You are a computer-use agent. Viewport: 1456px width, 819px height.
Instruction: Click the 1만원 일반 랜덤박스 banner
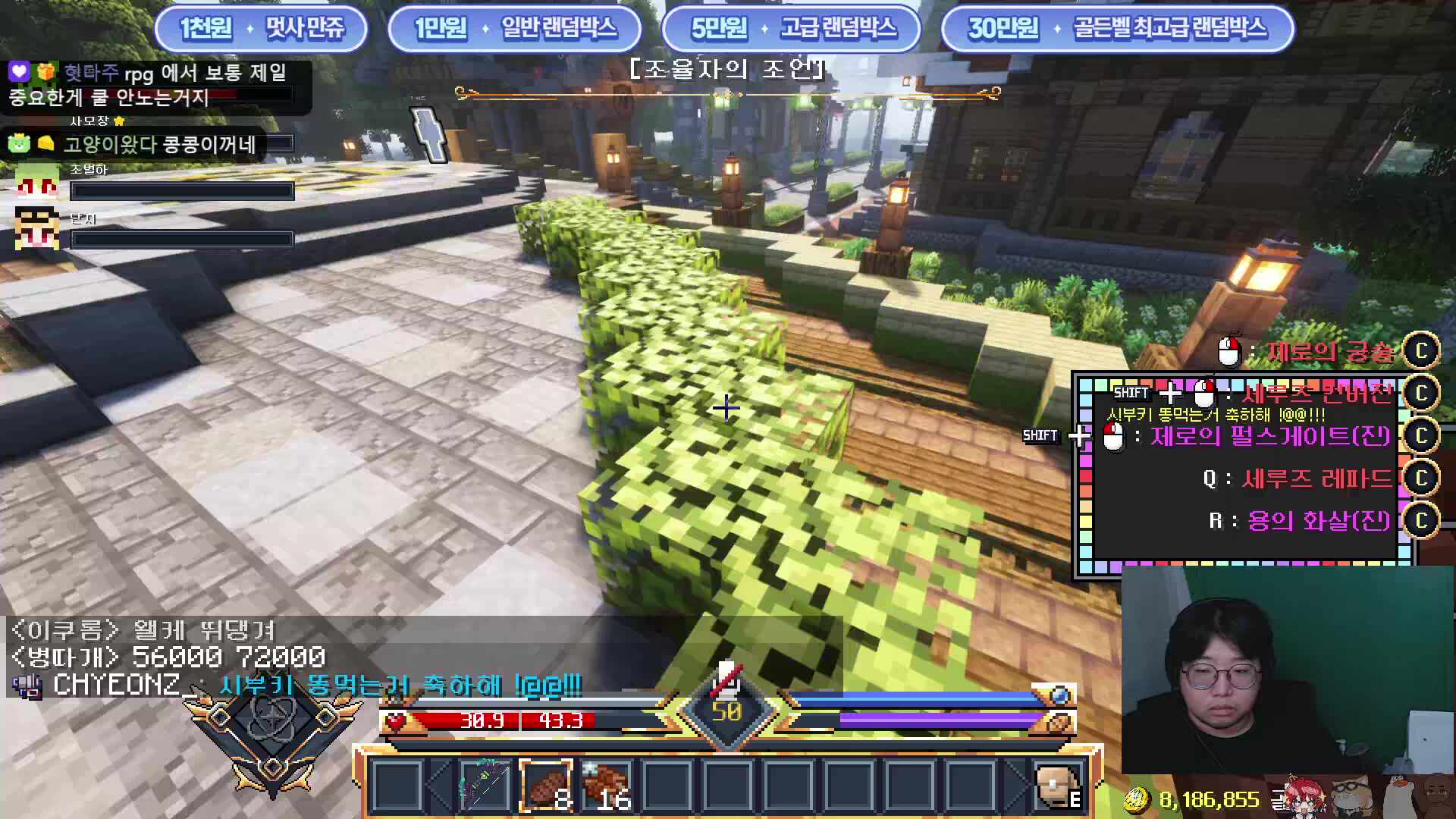click(515, 29)
